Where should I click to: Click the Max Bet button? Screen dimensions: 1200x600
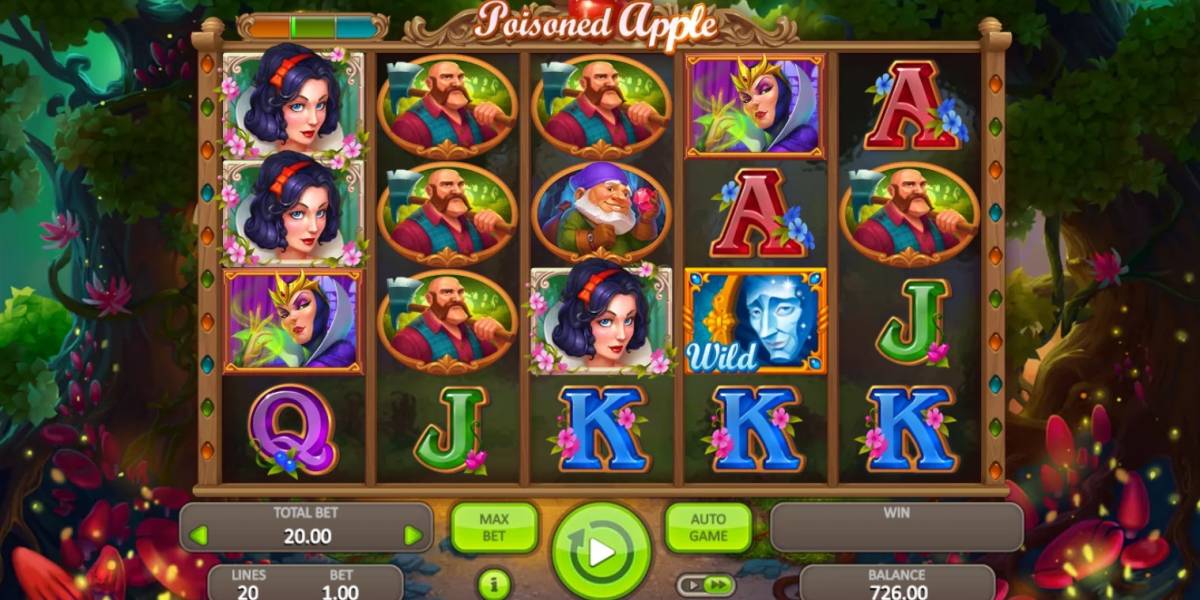click(x=494, y=528)
